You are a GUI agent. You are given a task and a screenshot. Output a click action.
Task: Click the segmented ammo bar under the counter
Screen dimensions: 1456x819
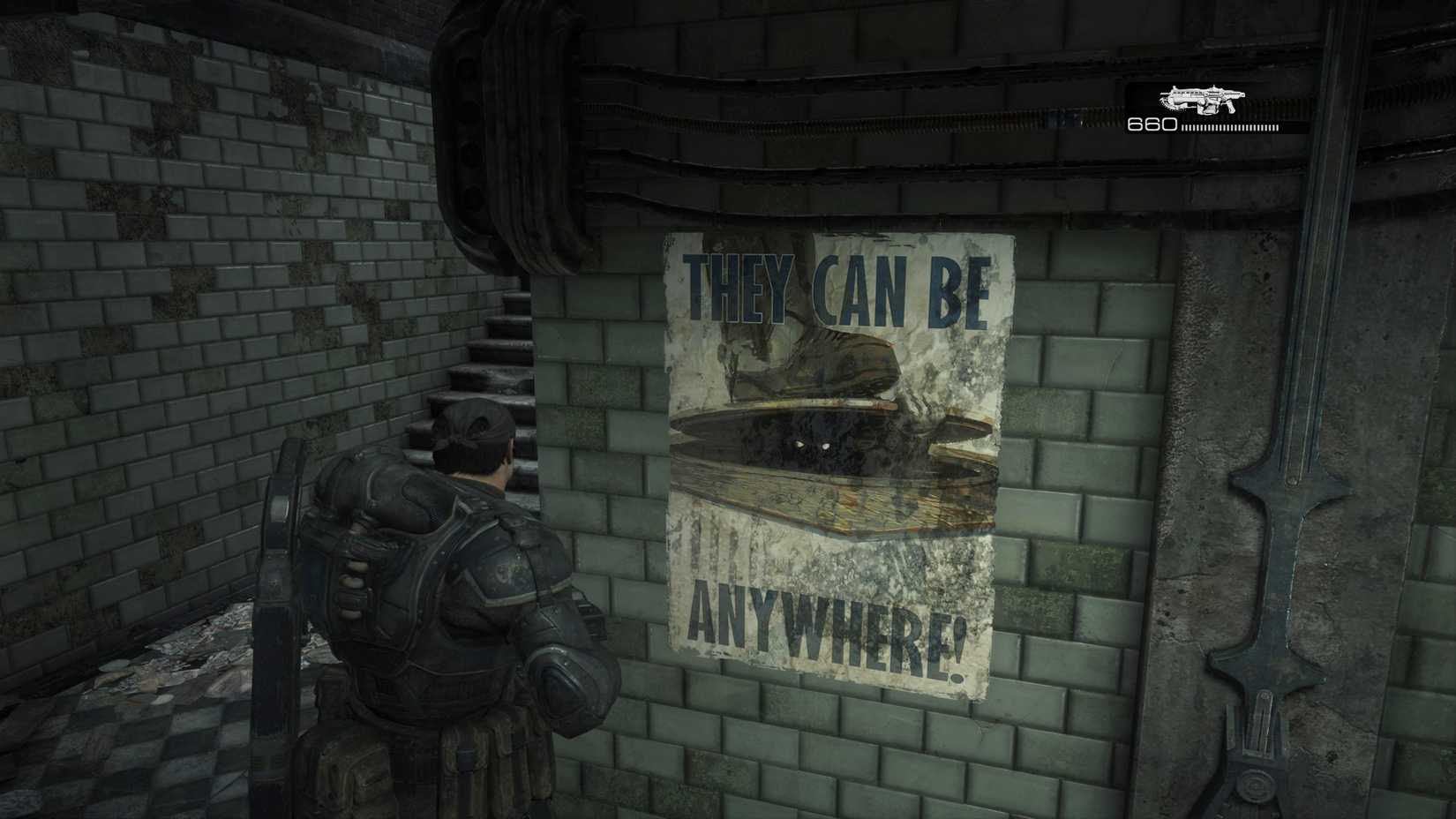click(x=1231, y=126)
